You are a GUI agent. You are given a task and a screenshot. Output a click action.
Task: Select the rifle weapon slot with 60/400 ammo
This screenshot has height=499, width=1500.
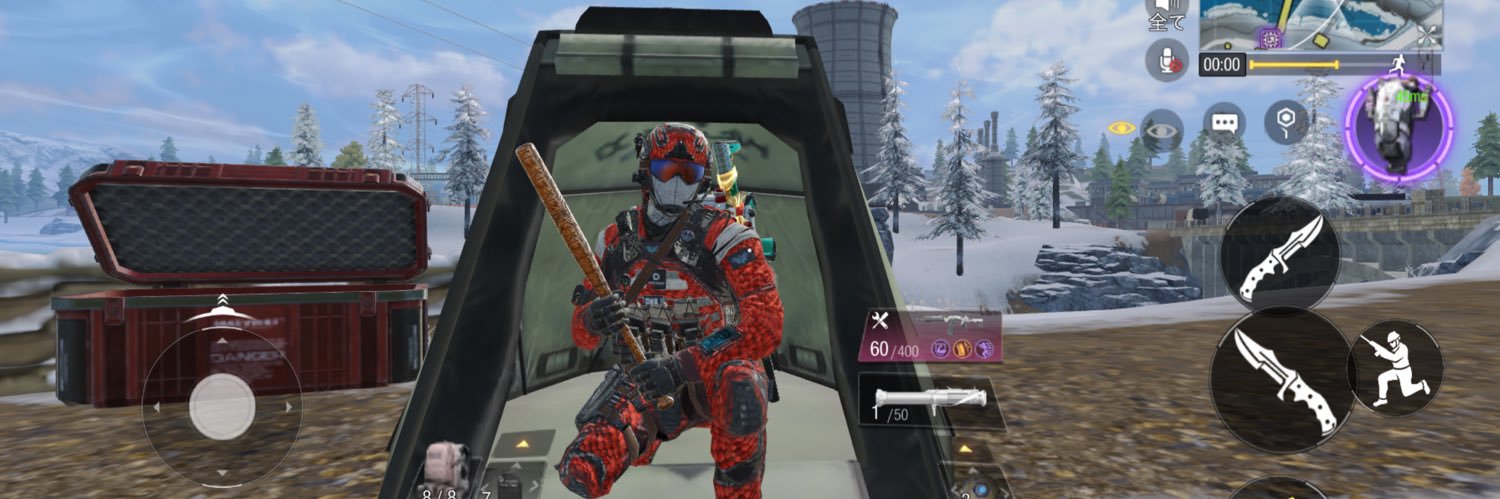(x=930, y=334)
